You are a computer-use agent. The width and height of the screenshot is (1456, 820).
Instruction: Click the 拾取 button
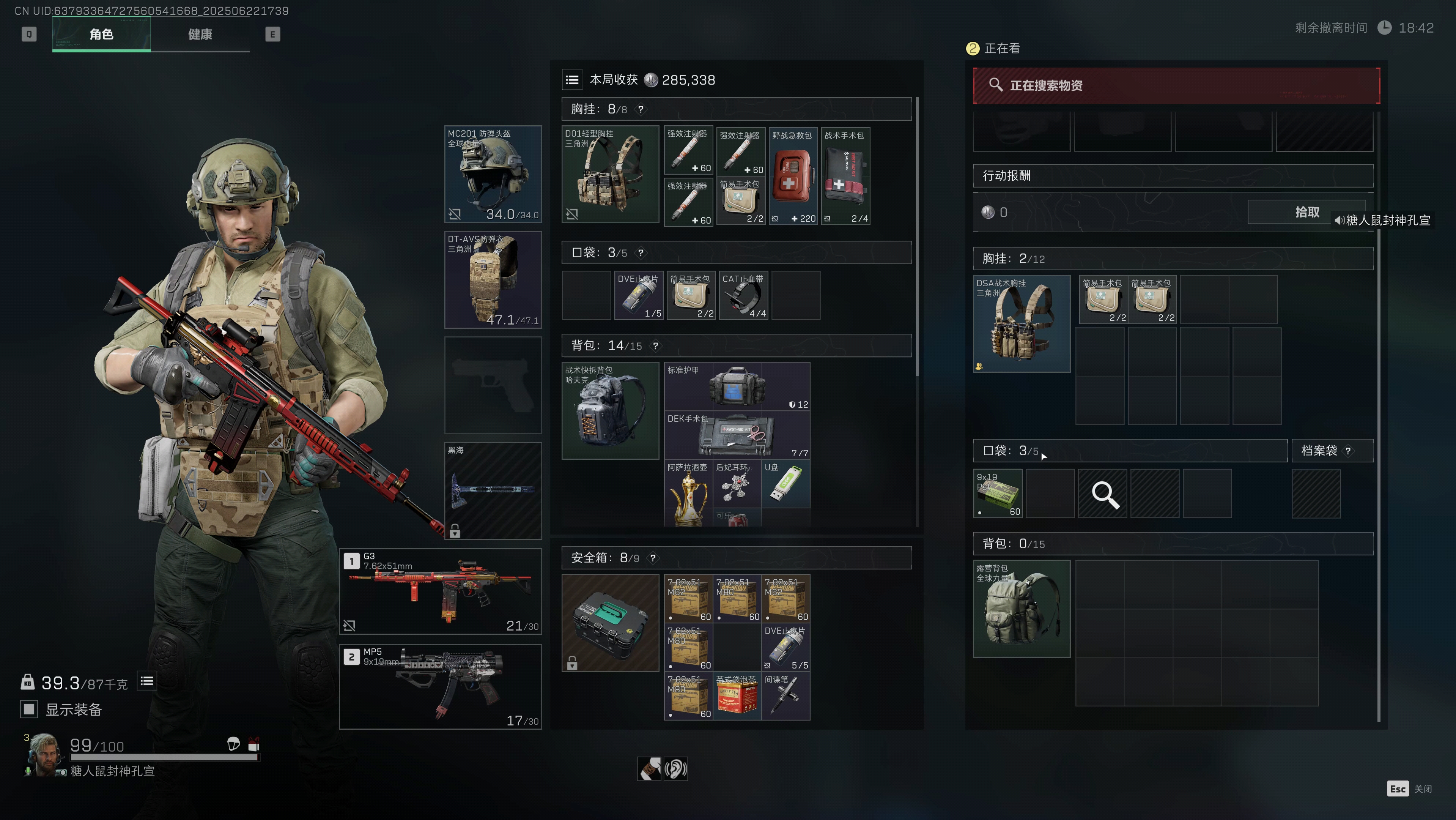[1306, 212]
